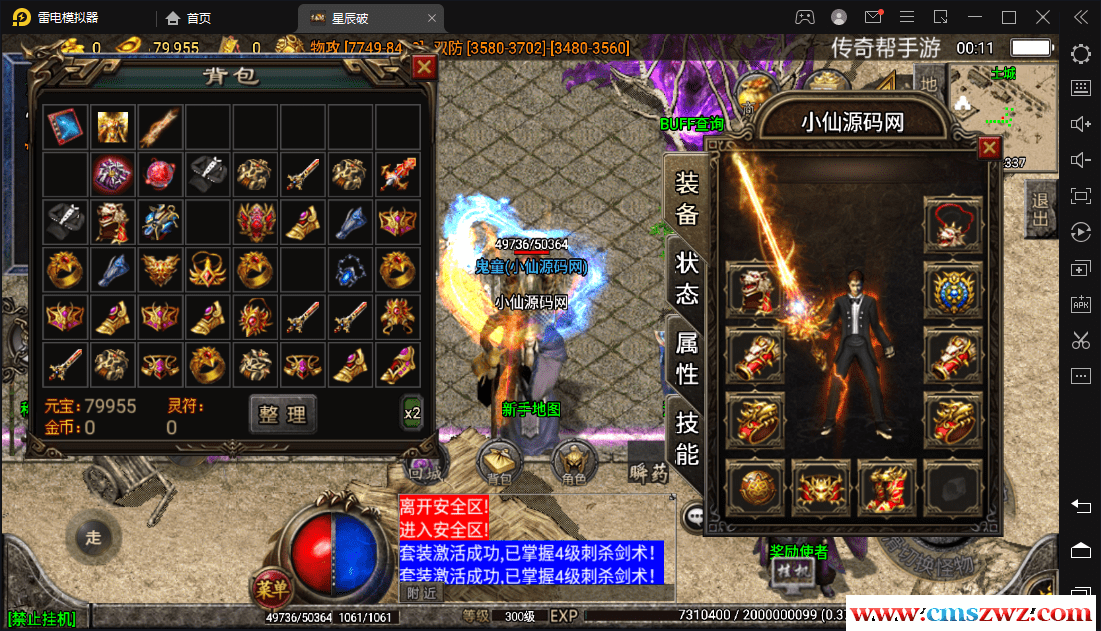This screenshot has height=631, width=1101.
Task: Select the equipped blue medal slot
Action: [952, 290]
